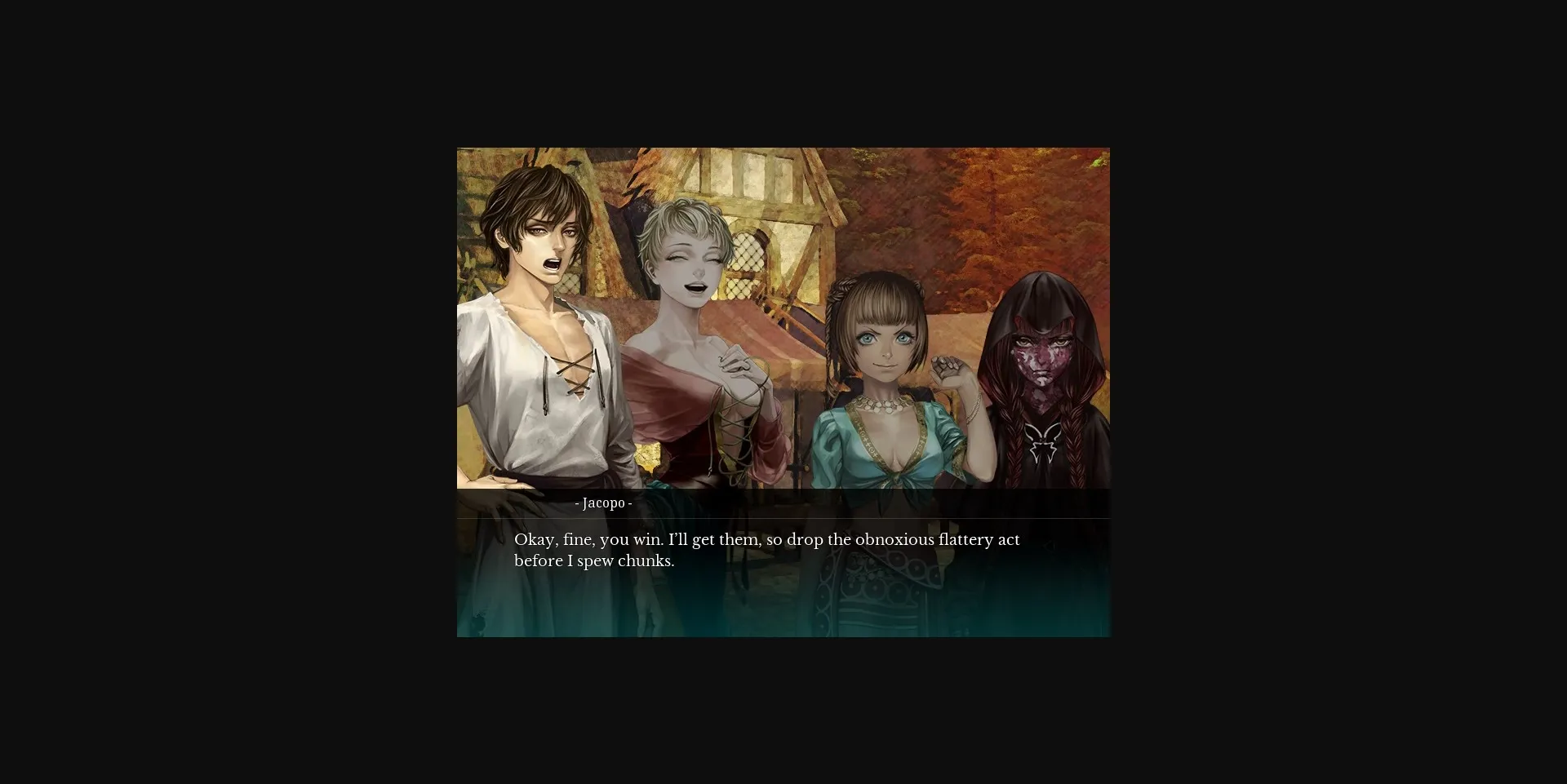The height and width of the screenshot is (784, 1567).
Task: Click the bottom edge of the dialogue box
Action: [x=782, y=635]
